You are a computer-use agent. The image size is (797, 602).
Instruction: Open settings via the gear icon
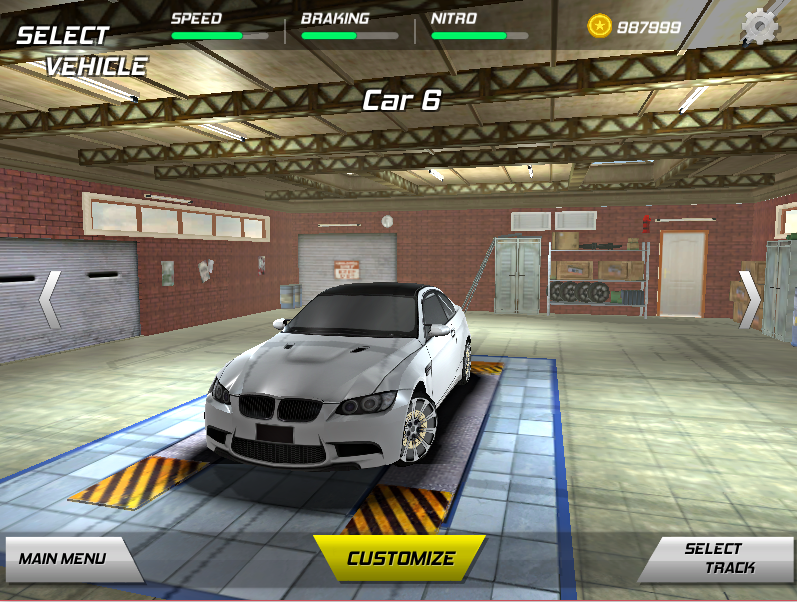pos(760,26)
